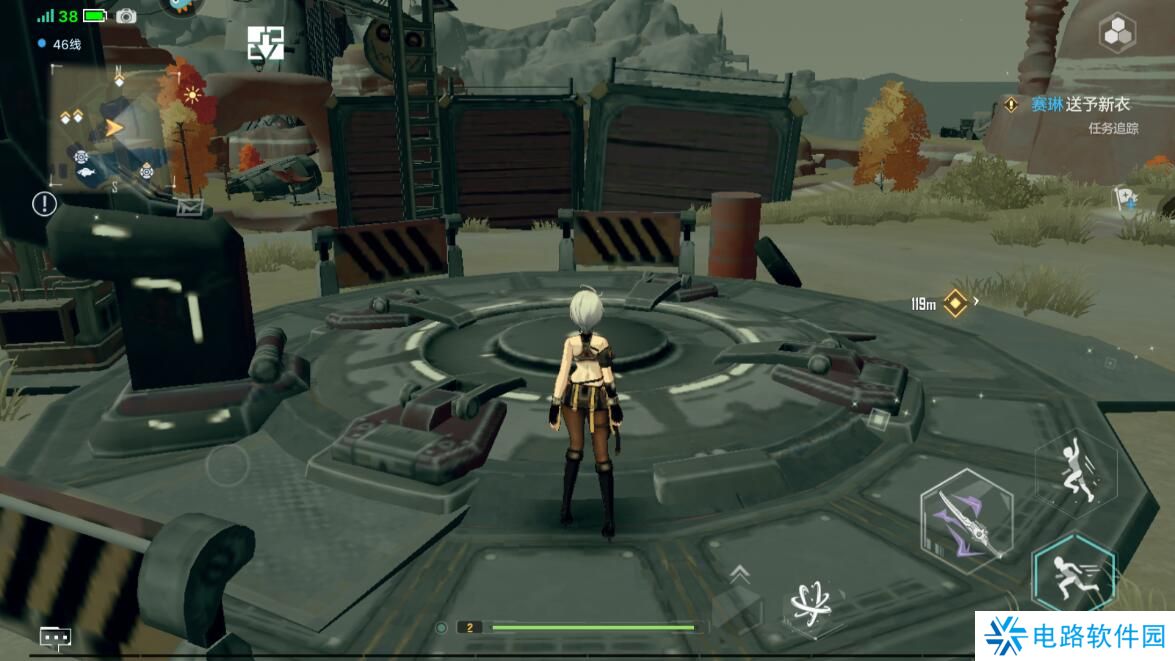Tap the virtual joystick circle

227,465
